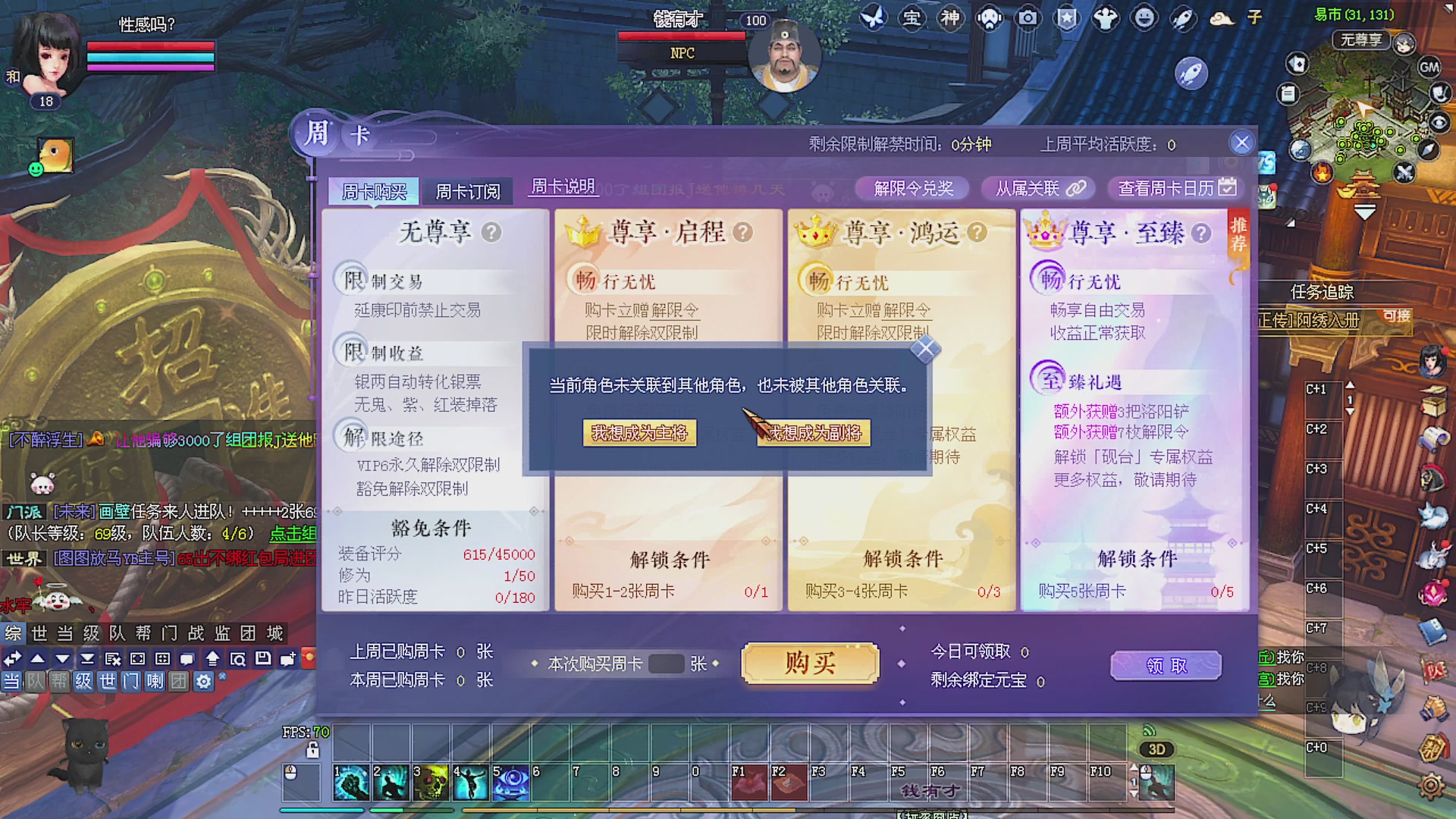This screenshot has height=819, width=1456.
Task: Open help for 尊享·至臻 card
Action: pyautogui.click(x=1203, y=234)
